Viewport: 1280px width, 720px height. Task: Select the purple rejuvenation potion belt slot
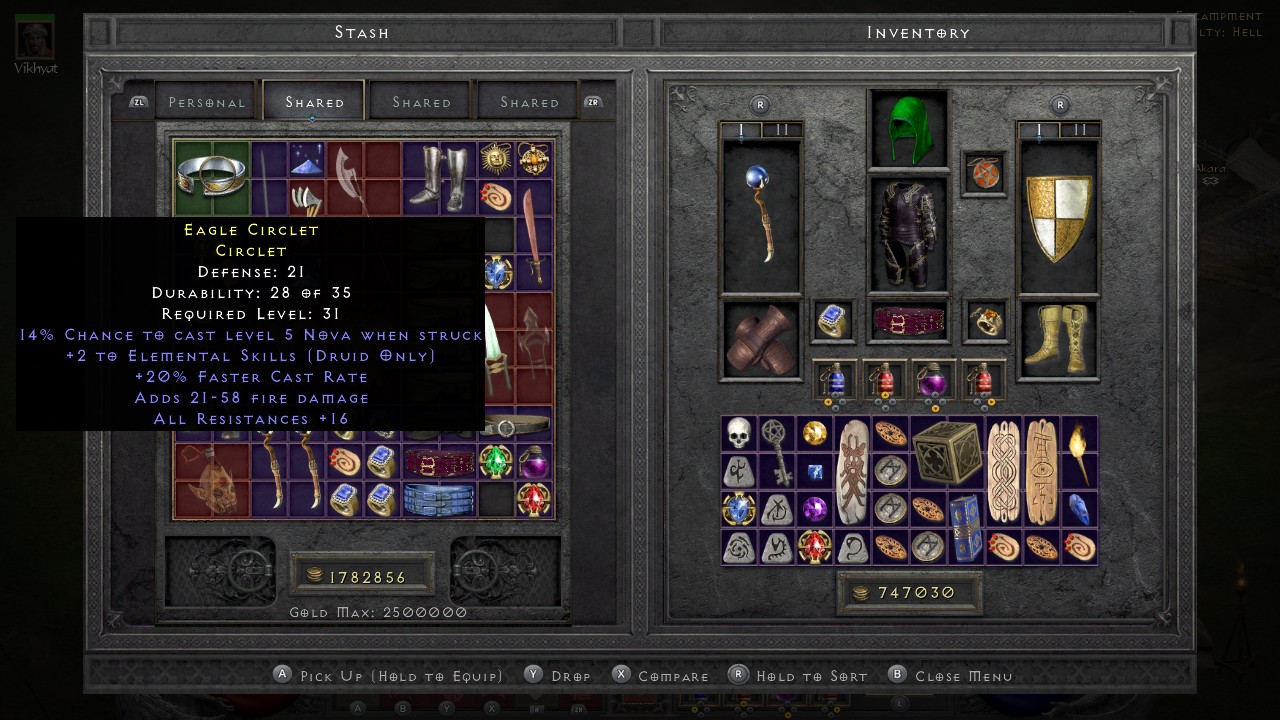tap(934, 380)
